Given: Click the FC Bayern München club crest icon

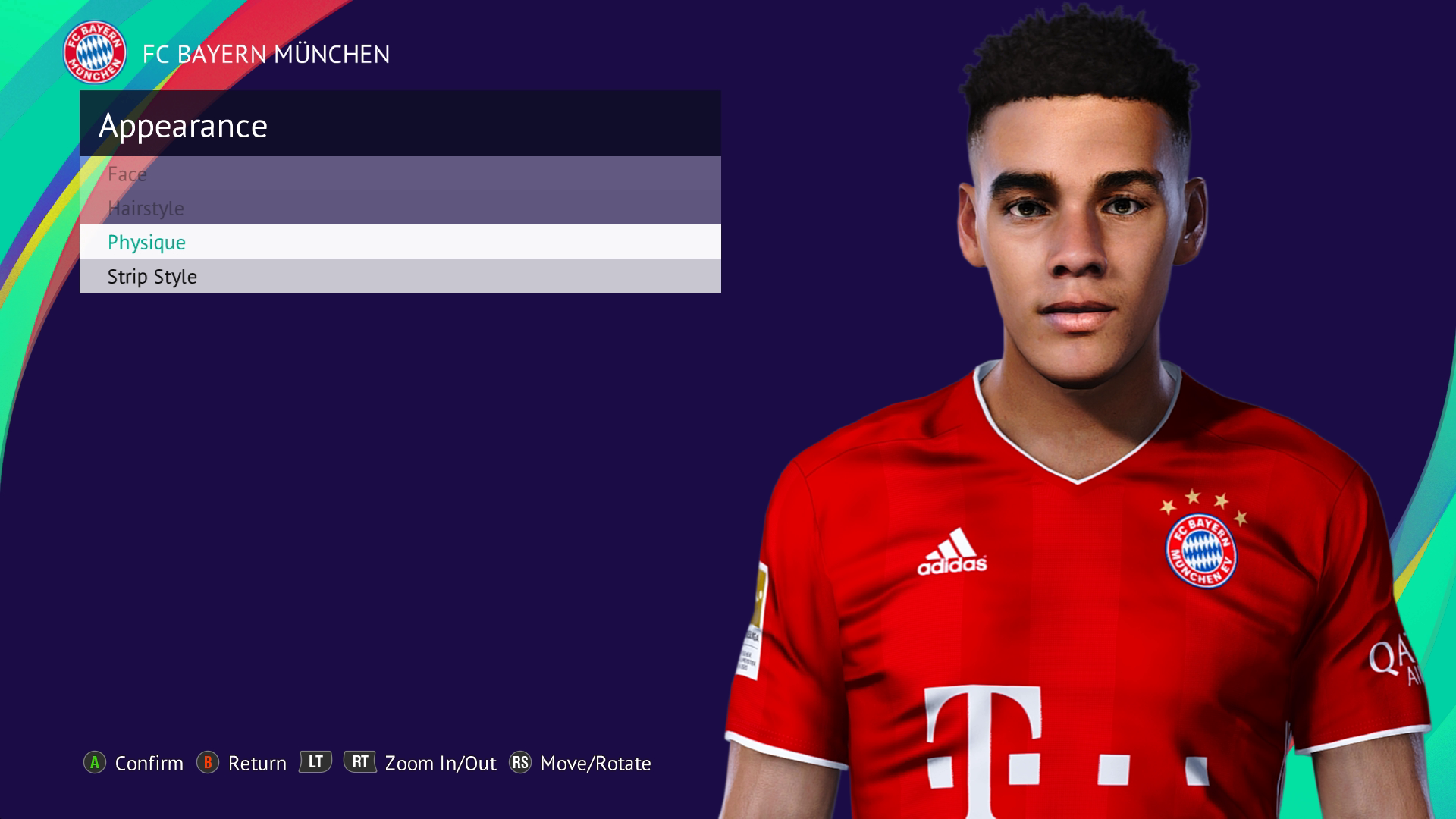Looking at the screenshot, I should (x=93, y=54).
